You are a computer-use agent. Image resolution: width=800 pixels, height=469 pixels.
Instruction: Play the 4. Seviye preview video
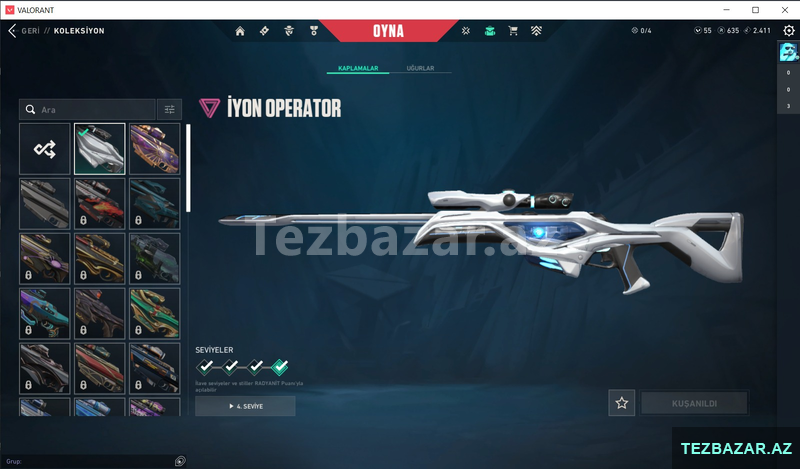tap(245, 406)
